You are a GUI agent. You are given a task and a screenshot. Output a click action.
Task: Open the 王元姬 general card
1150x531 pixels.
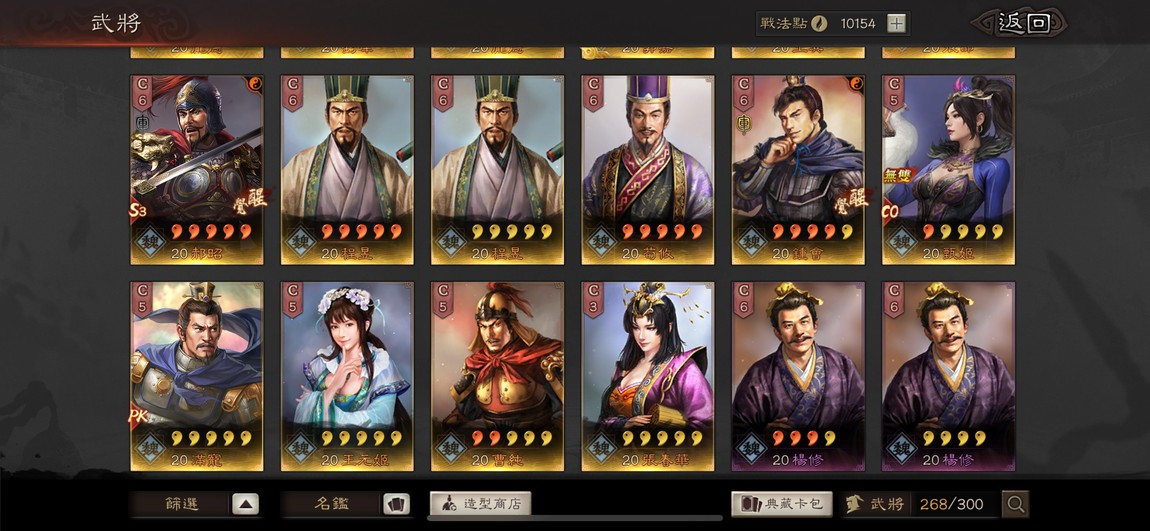(x=347, y=375)
